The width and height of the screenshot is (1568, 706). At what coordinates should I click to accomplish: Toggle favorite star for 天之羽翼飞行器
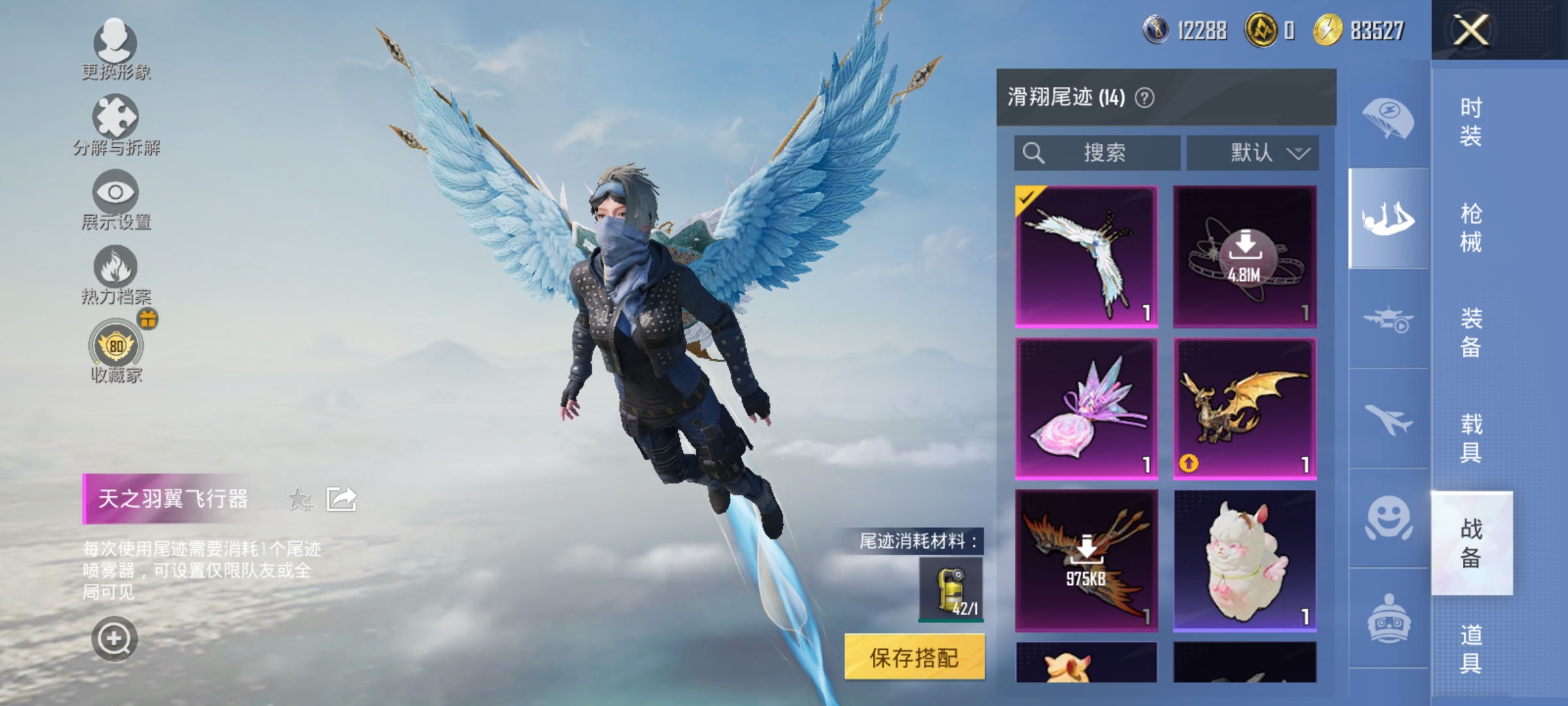pos(299,498)
